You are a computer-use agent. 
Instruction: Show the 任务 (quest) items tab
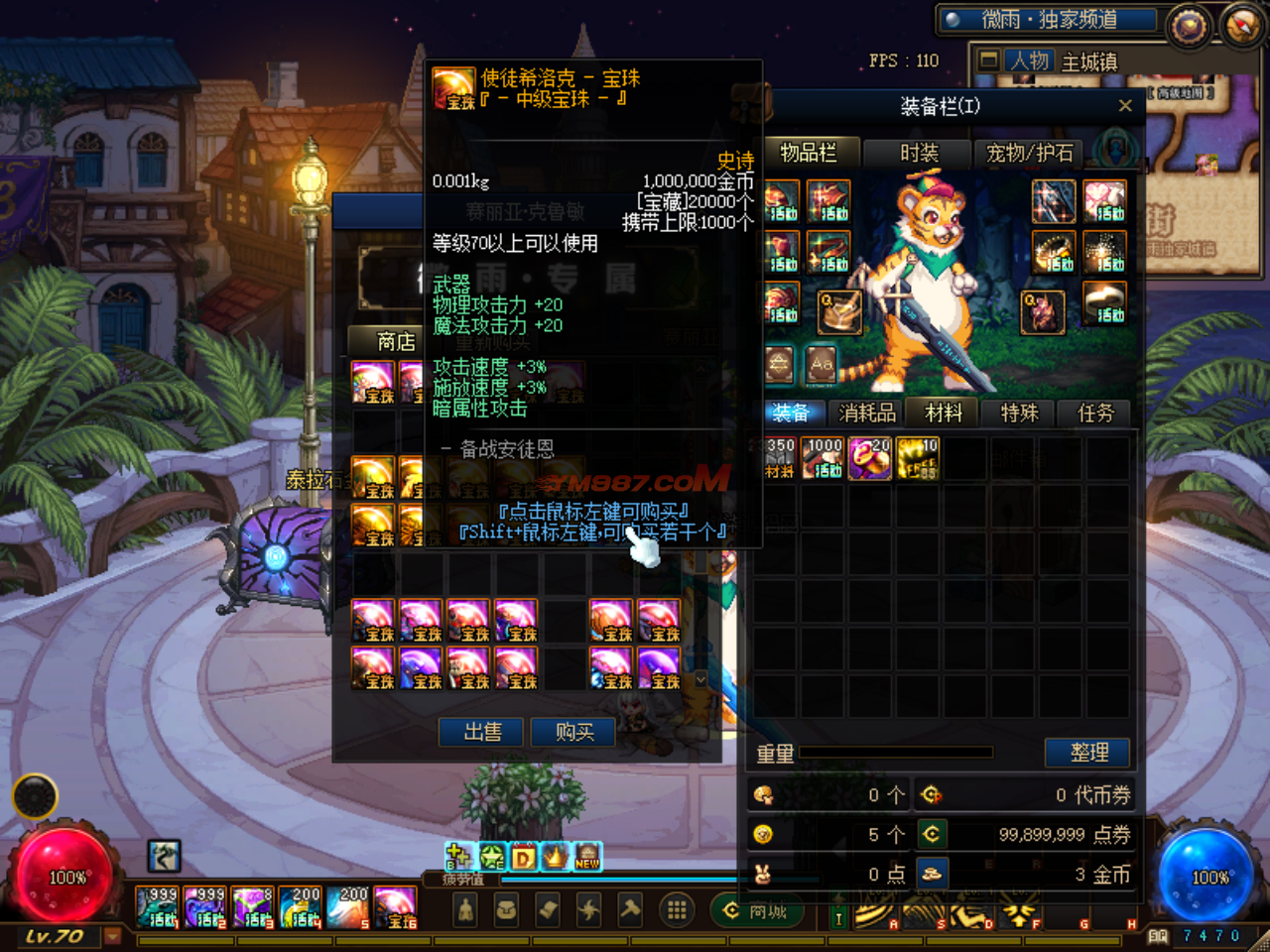point(1096,414)
